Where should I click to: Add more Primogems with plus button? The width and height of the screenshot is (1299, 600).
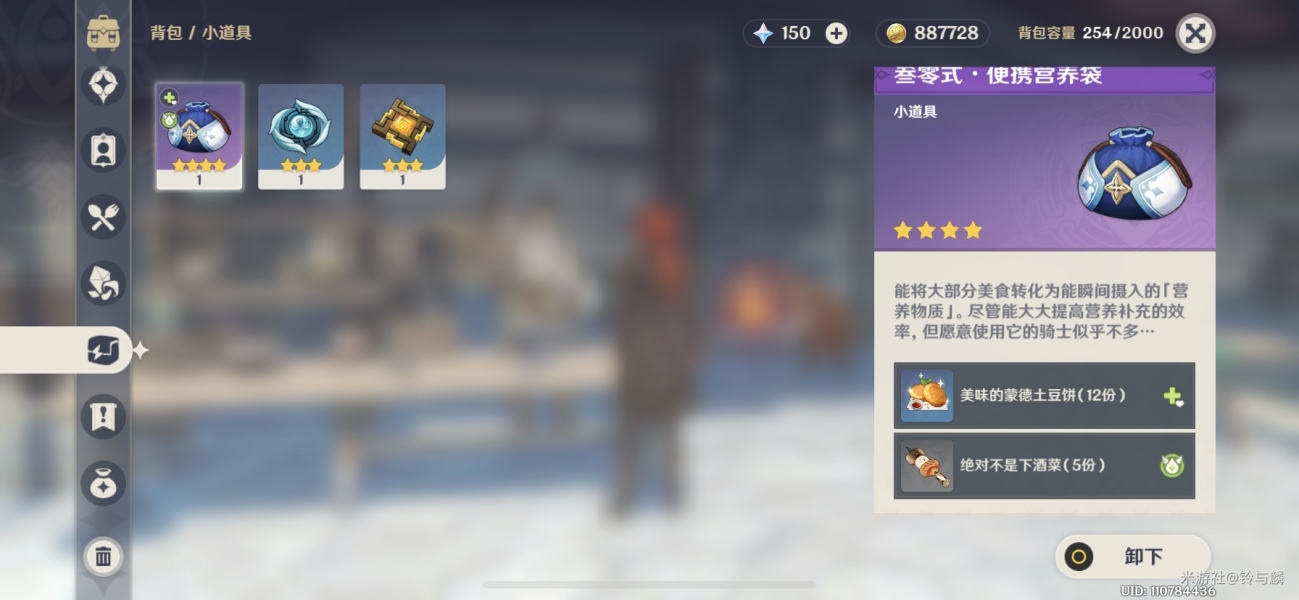pyautogui.click(x=836, y=33)
